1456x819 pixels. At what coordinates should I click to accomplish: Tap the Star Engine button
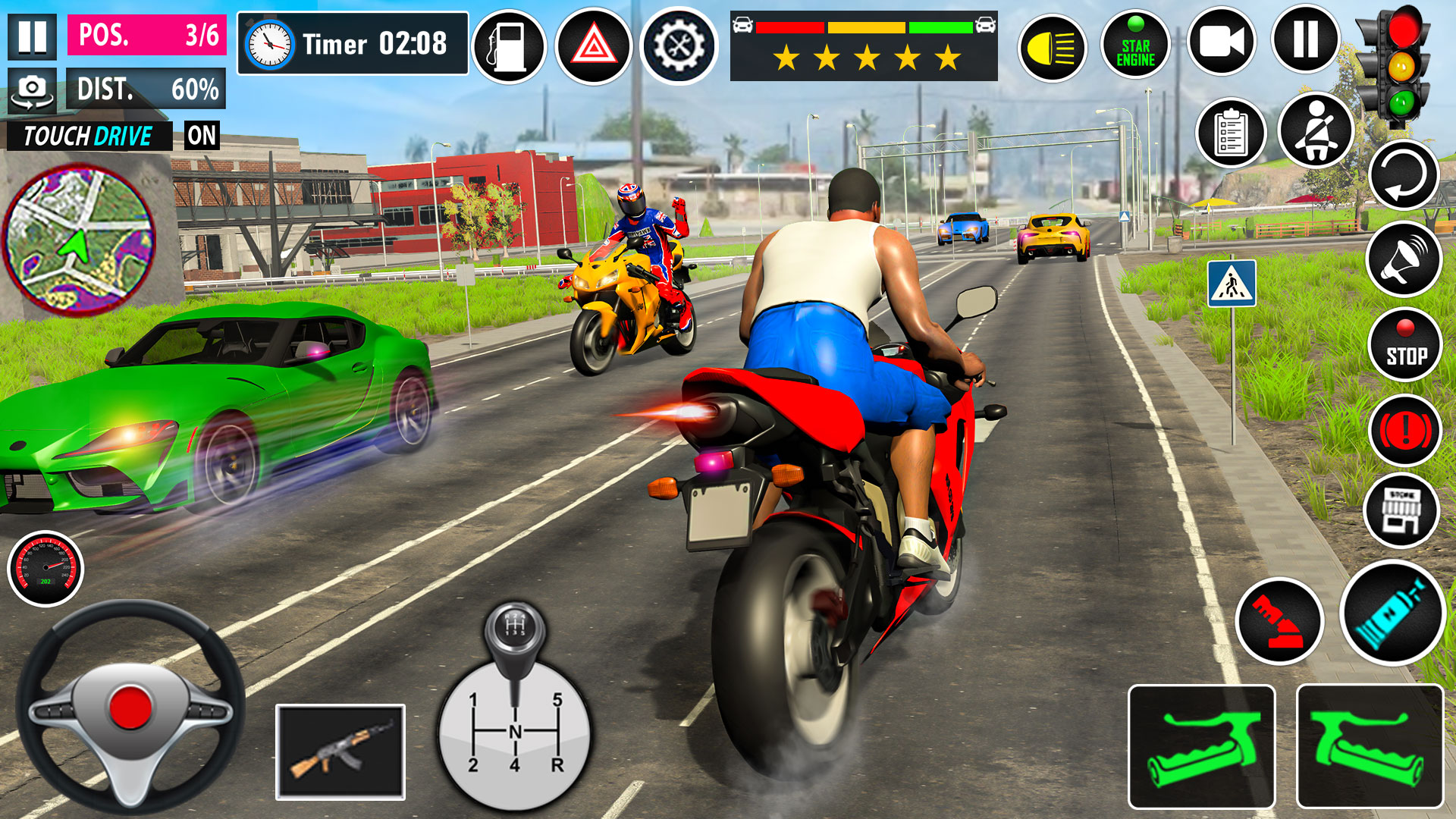pos(1135,46)
